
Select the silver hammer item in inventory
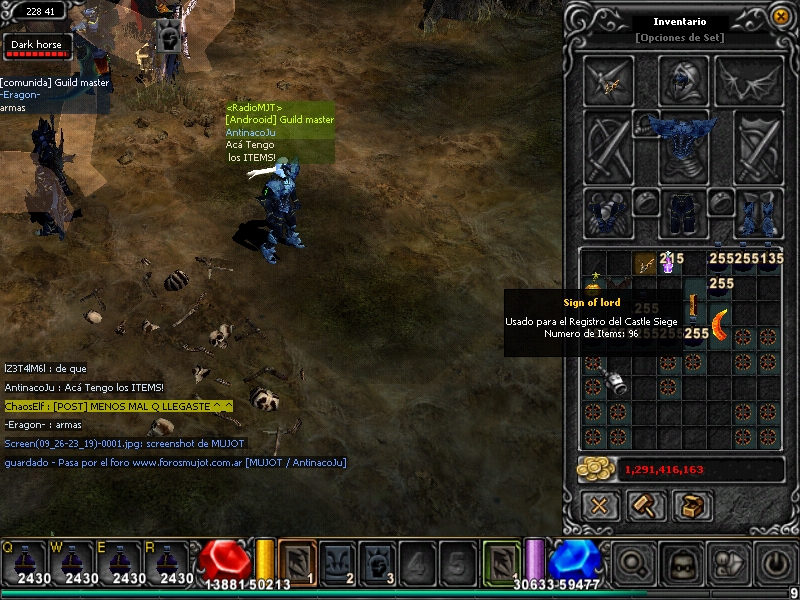(x=612, y=382)
